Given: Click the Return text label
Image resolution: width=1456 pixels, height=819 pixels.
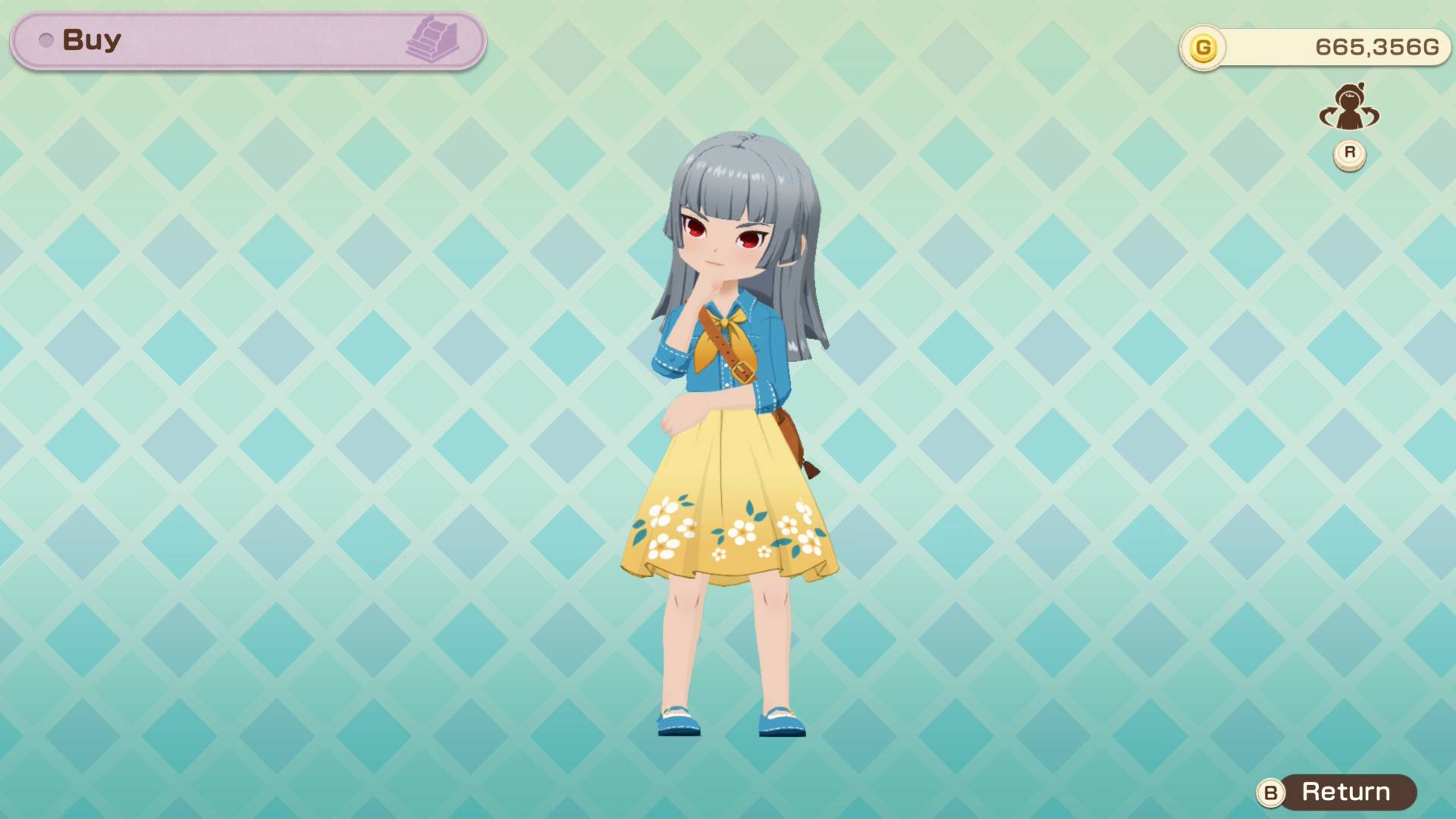Looking at the screenshot, I should (x=1346, y=793).
